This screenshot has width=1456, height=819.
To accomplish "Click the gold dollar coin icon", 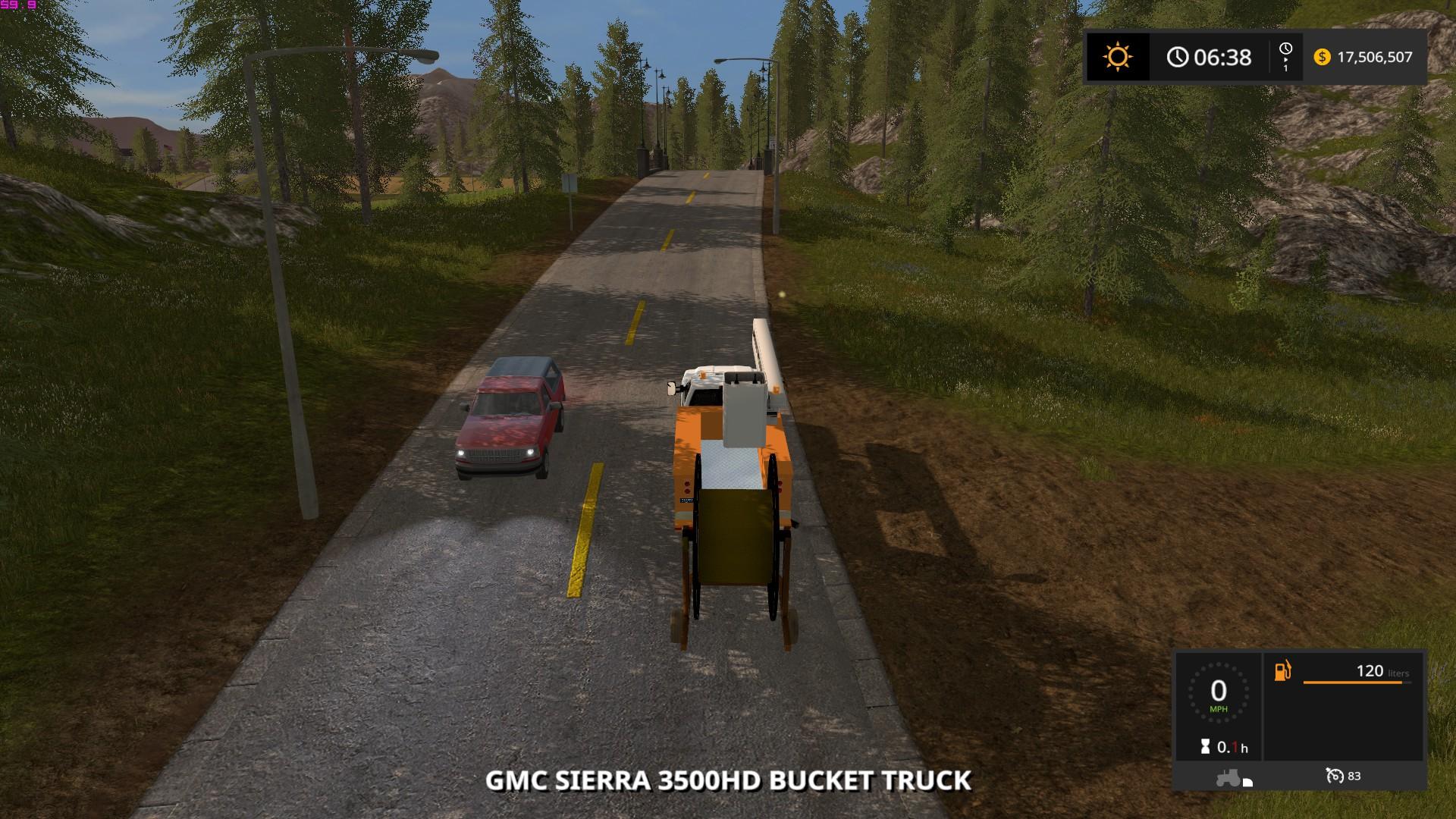I will (1322, 57).
